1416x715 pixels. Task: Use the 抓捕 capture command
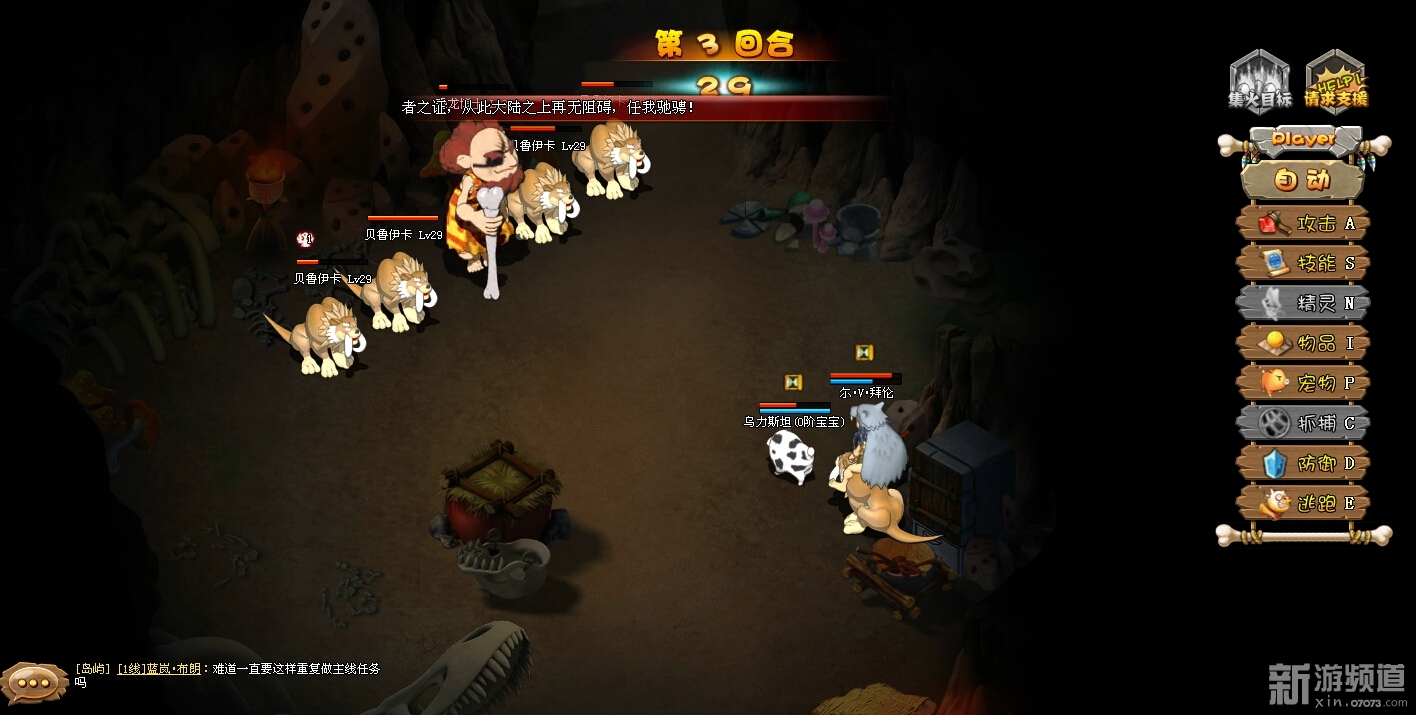[1304, 423]
